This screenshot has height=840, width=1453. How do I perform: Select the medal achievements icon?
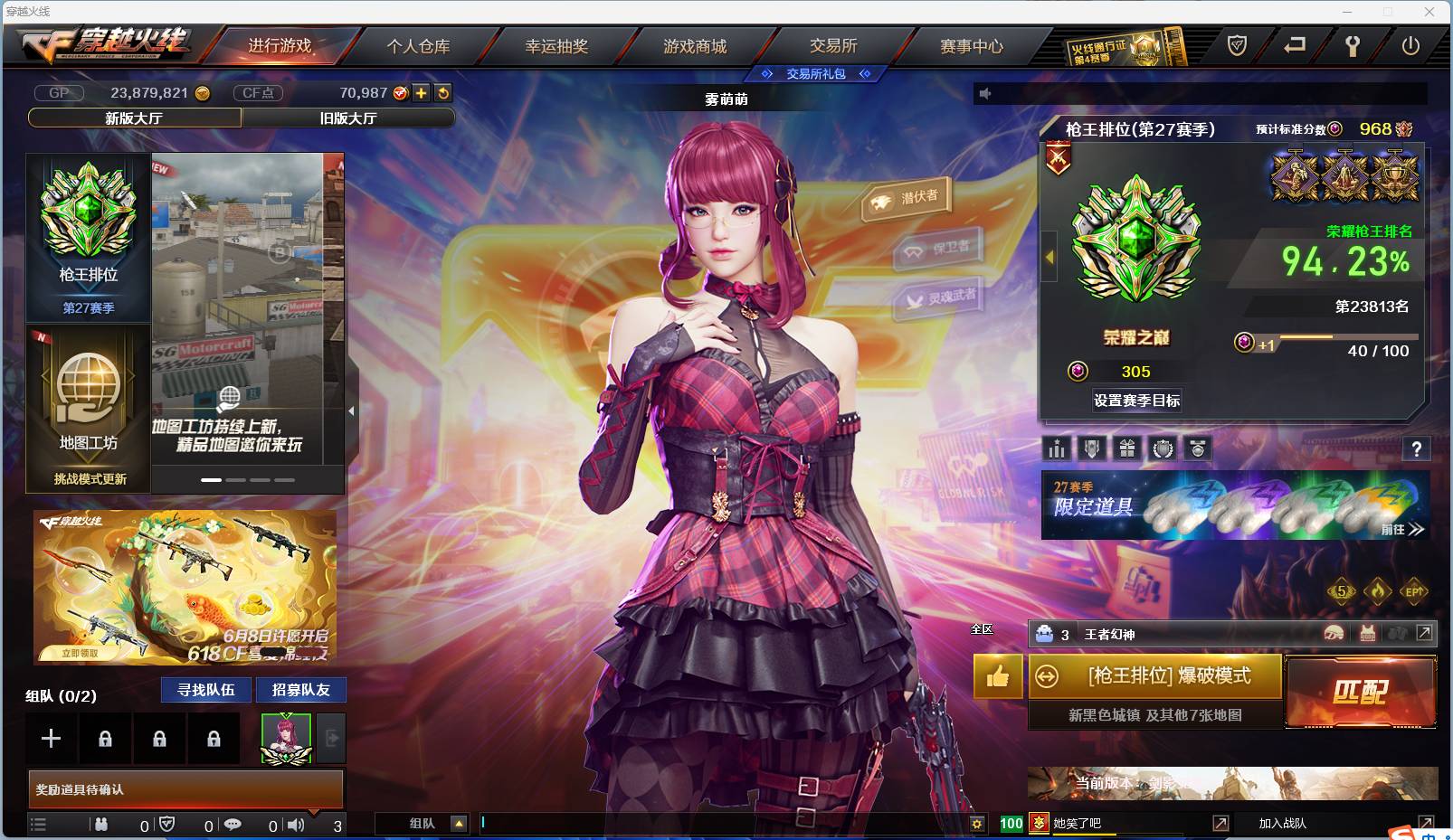[x=1199, y=448]
